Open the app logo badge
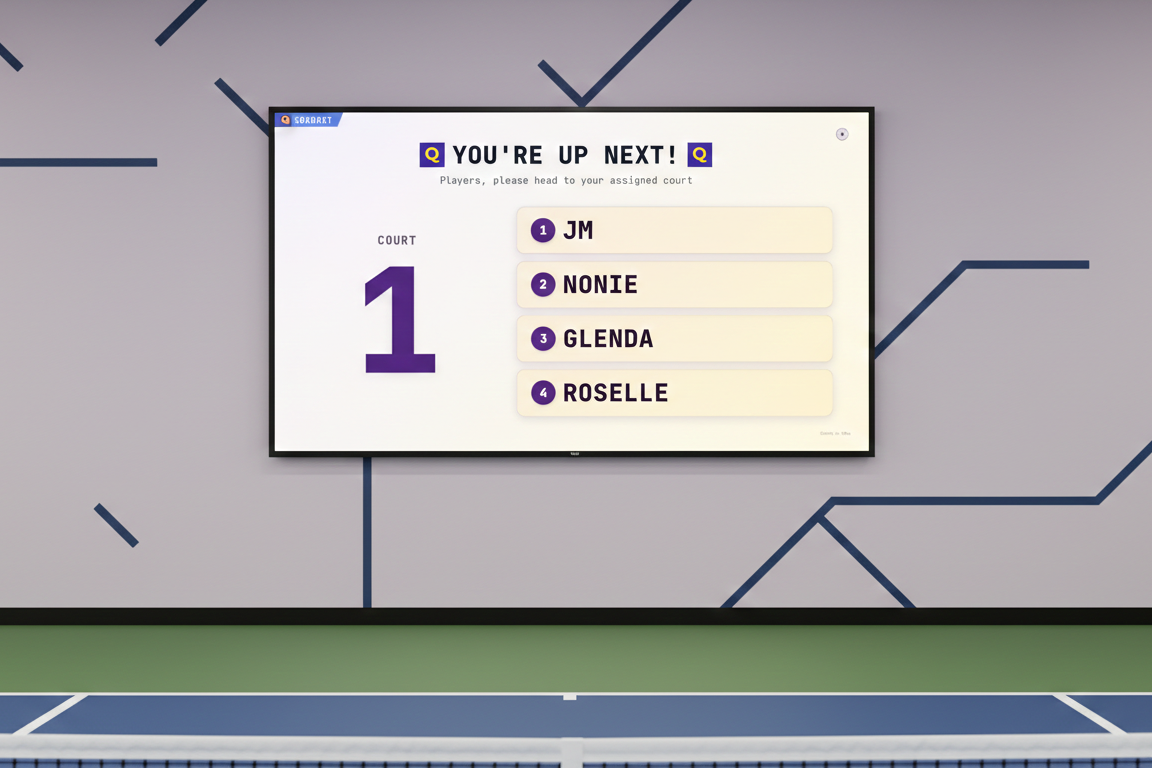This screenshot has height=768, width=1152. pos(307,120)
